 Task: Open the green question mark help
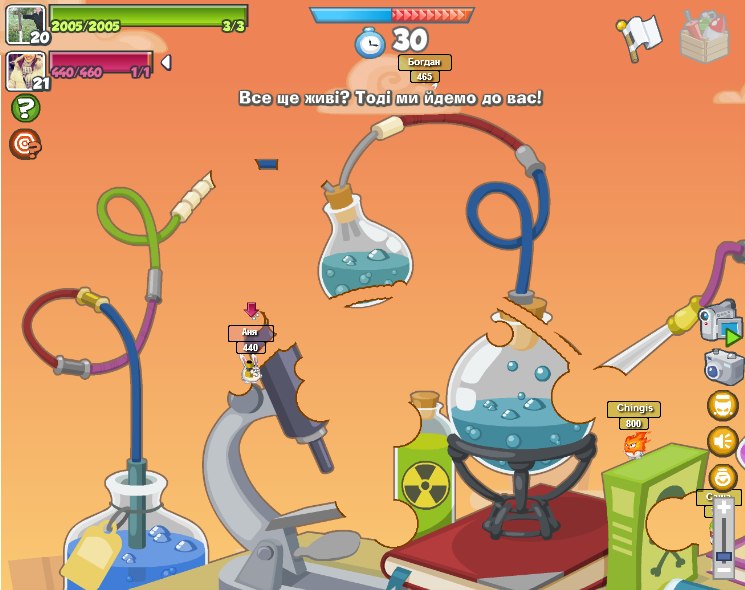(x=25, y=108)
